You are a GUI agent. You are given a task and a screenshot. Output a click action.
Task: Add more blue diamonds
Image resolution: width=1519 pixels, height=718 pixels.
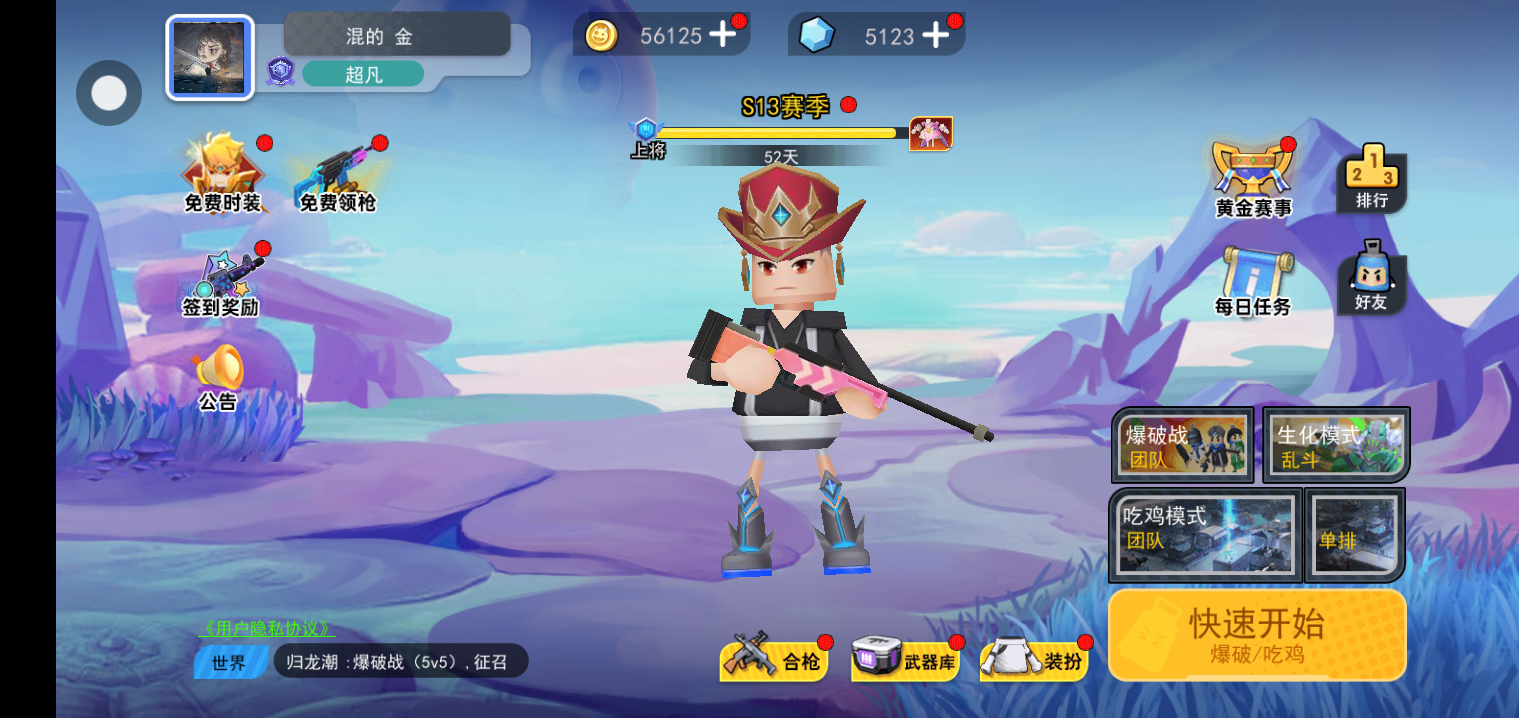pos(935,35)
